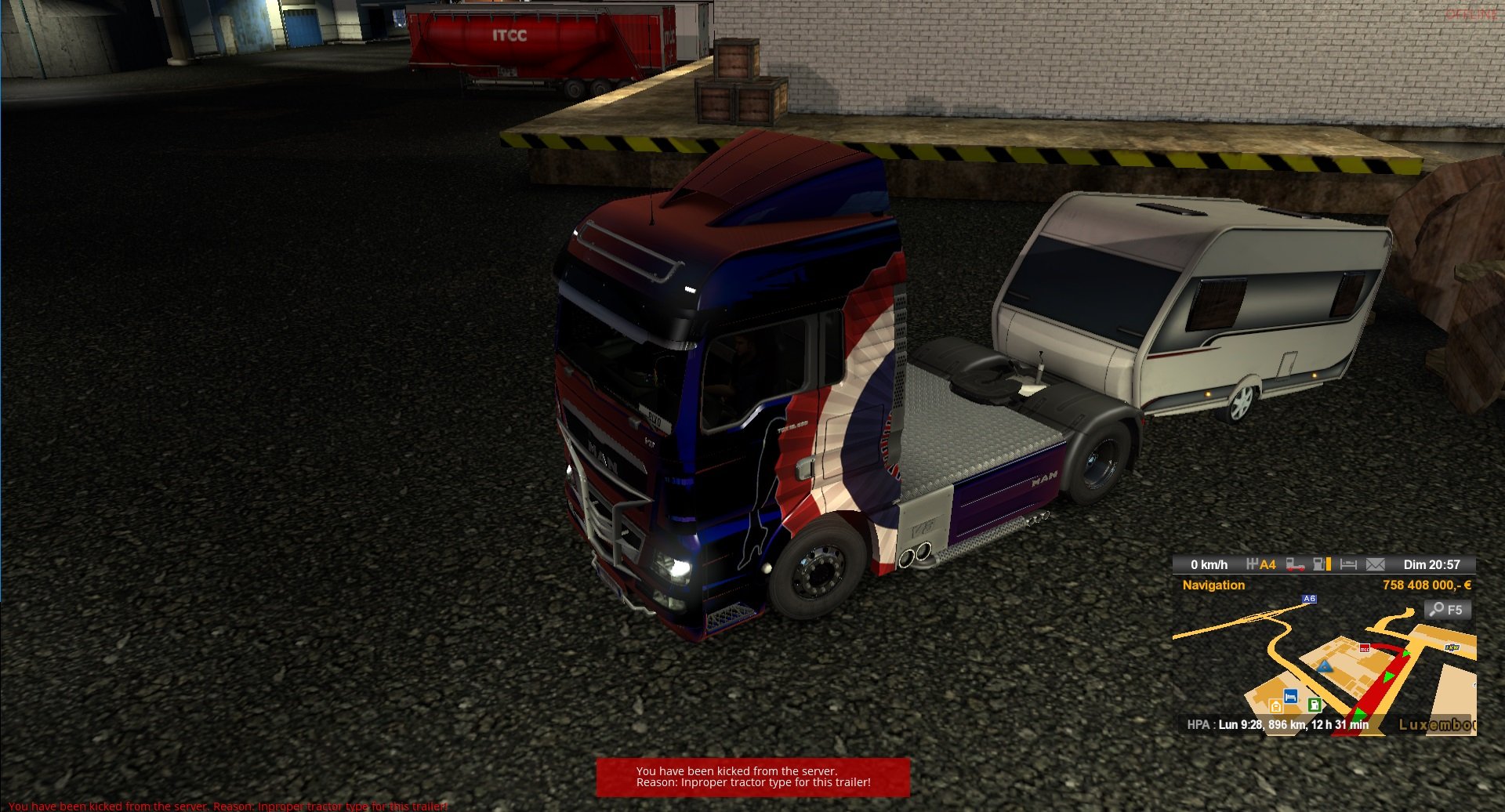Check the red truck damage icon
The height and width of the screenshot is (812, 1505).
coord(1295,564)
